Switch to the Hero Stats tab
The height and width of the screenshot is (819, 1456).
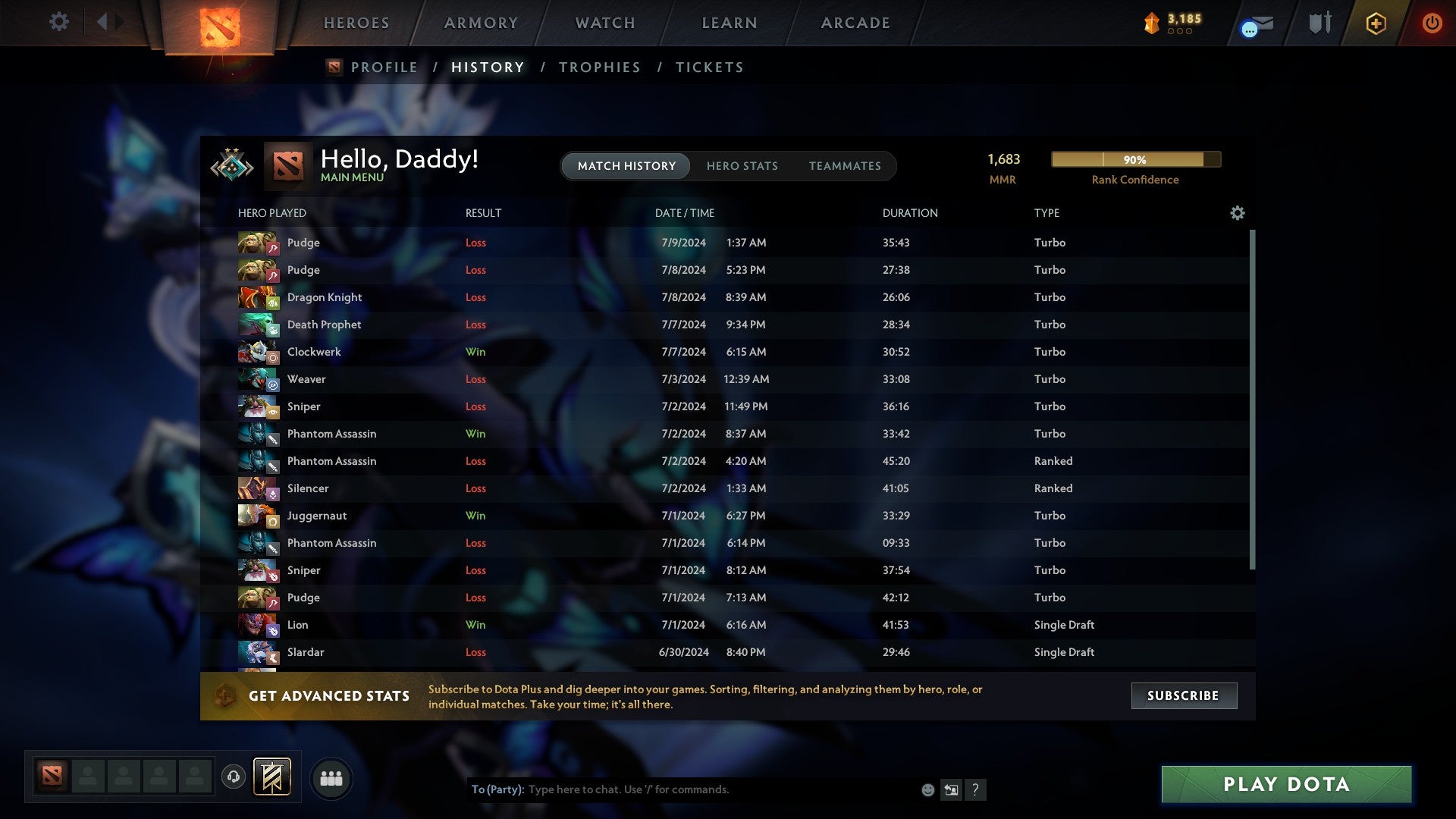tap(742, 166)
